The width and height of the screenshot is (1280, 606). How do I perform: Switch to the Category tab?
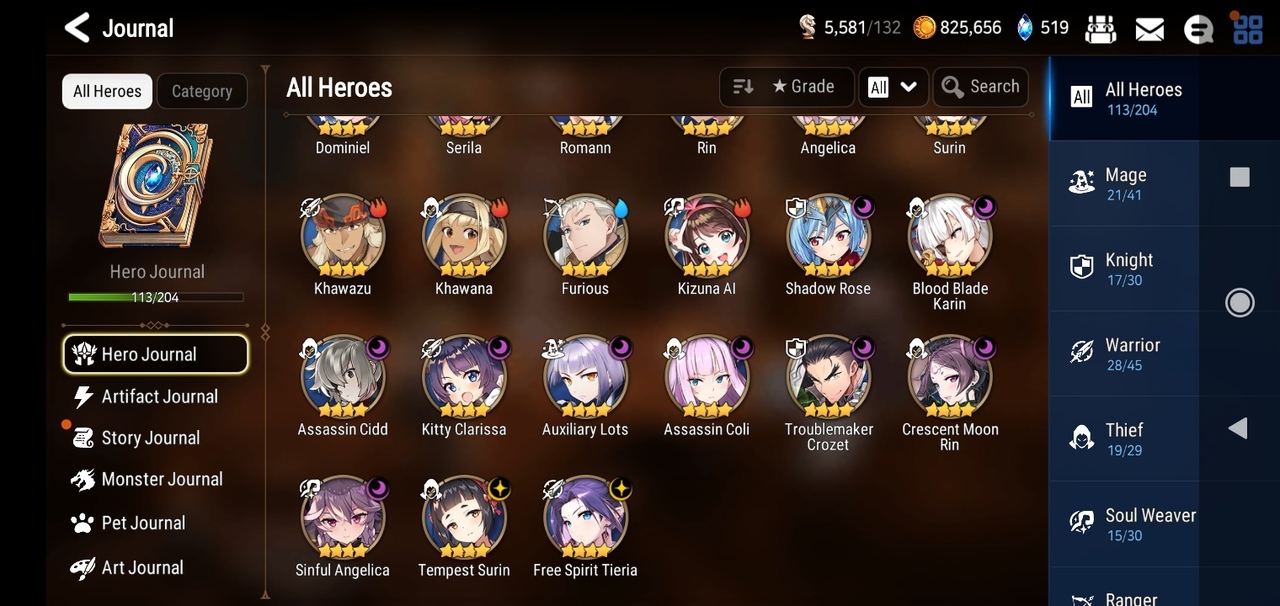click(x=202, y=91)
